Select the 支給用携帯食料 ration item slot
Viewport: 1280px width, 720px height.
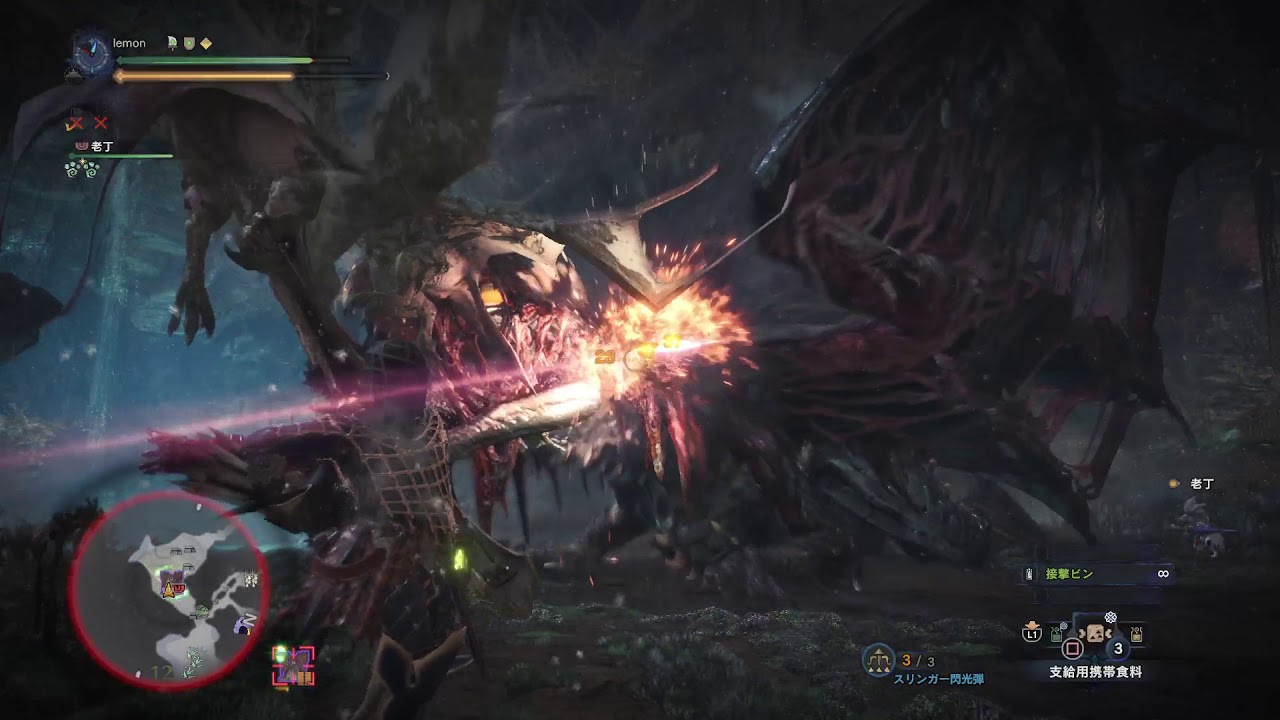[x=1095, y=635]
